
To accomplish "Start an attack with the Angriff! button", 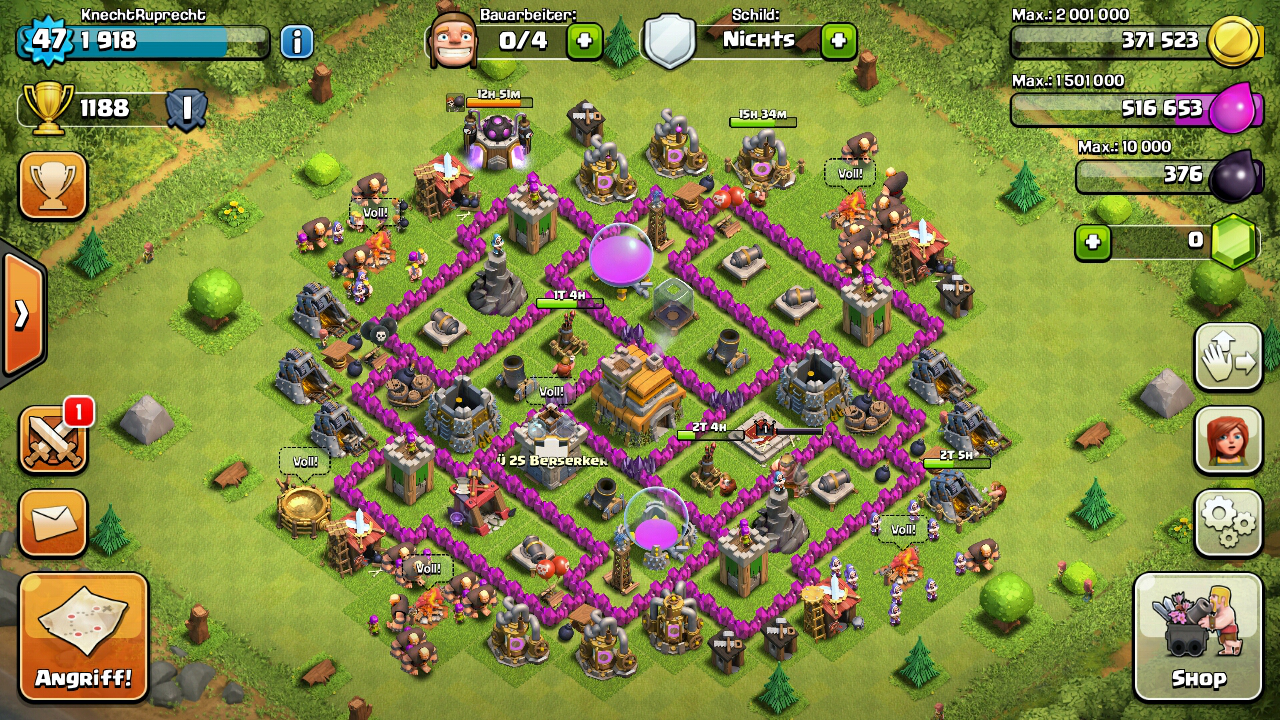I will pos(83,637).
